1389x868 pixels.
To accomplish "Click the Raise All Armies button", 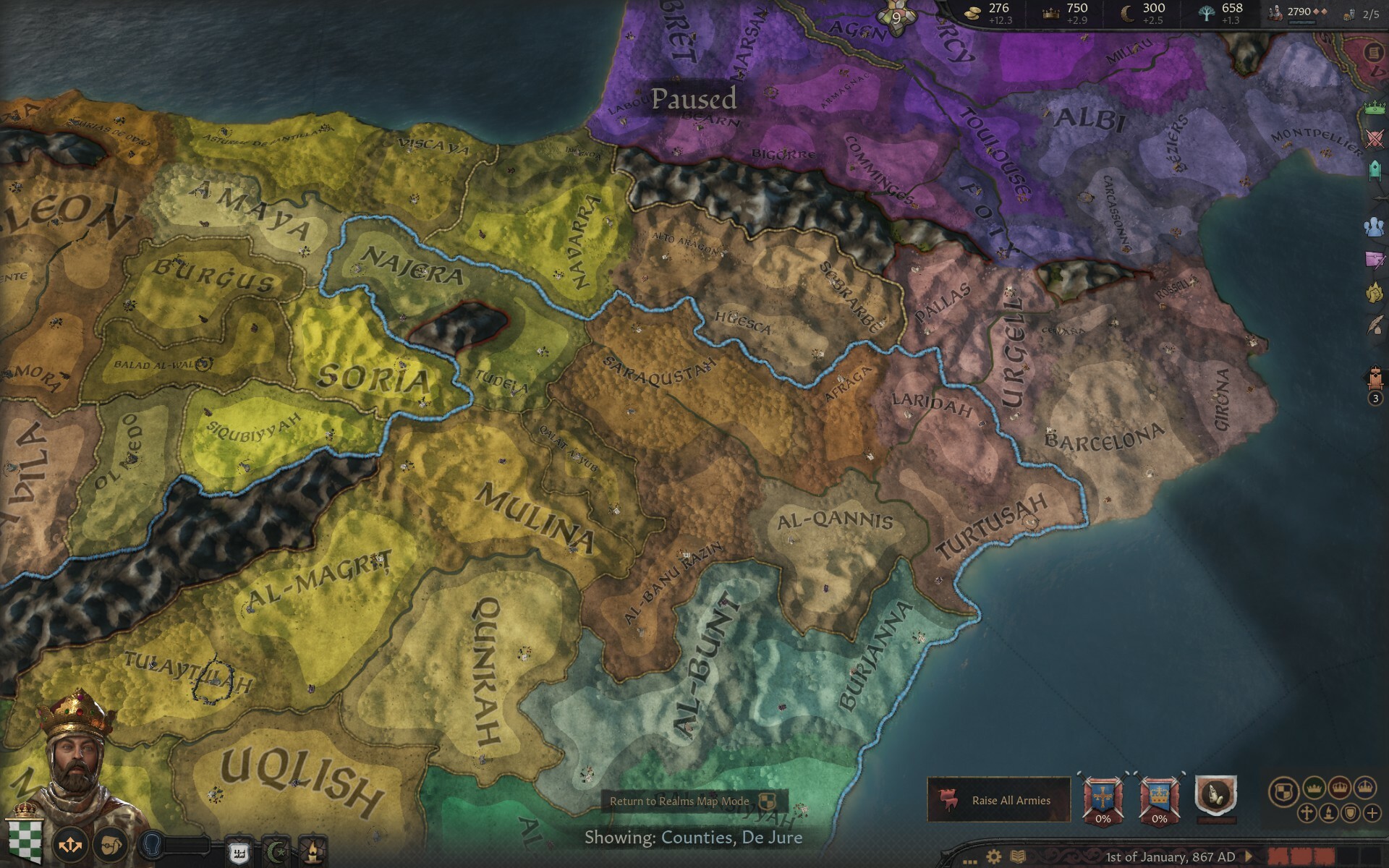I will coord(998,800).
